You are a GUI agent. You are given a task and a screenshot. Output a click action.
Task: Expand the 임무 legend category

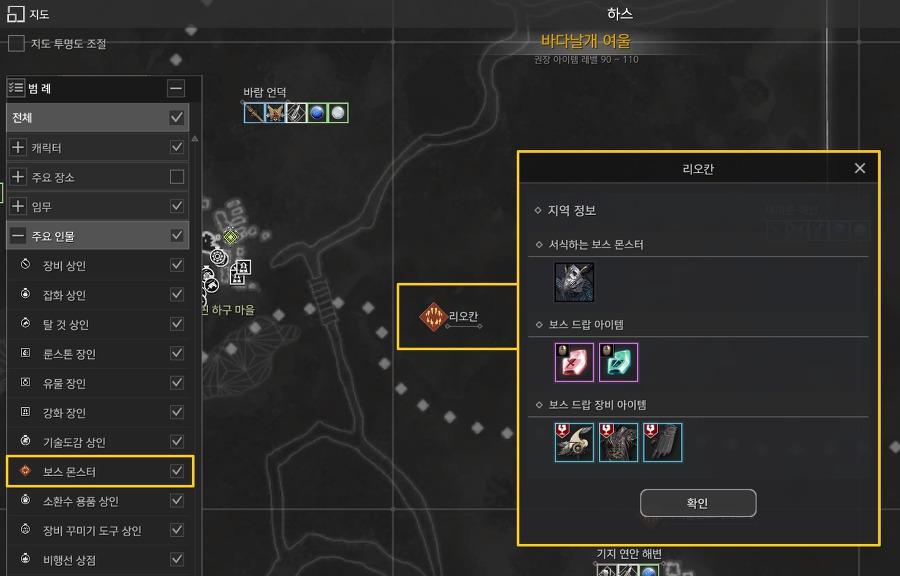coord(18,206)
